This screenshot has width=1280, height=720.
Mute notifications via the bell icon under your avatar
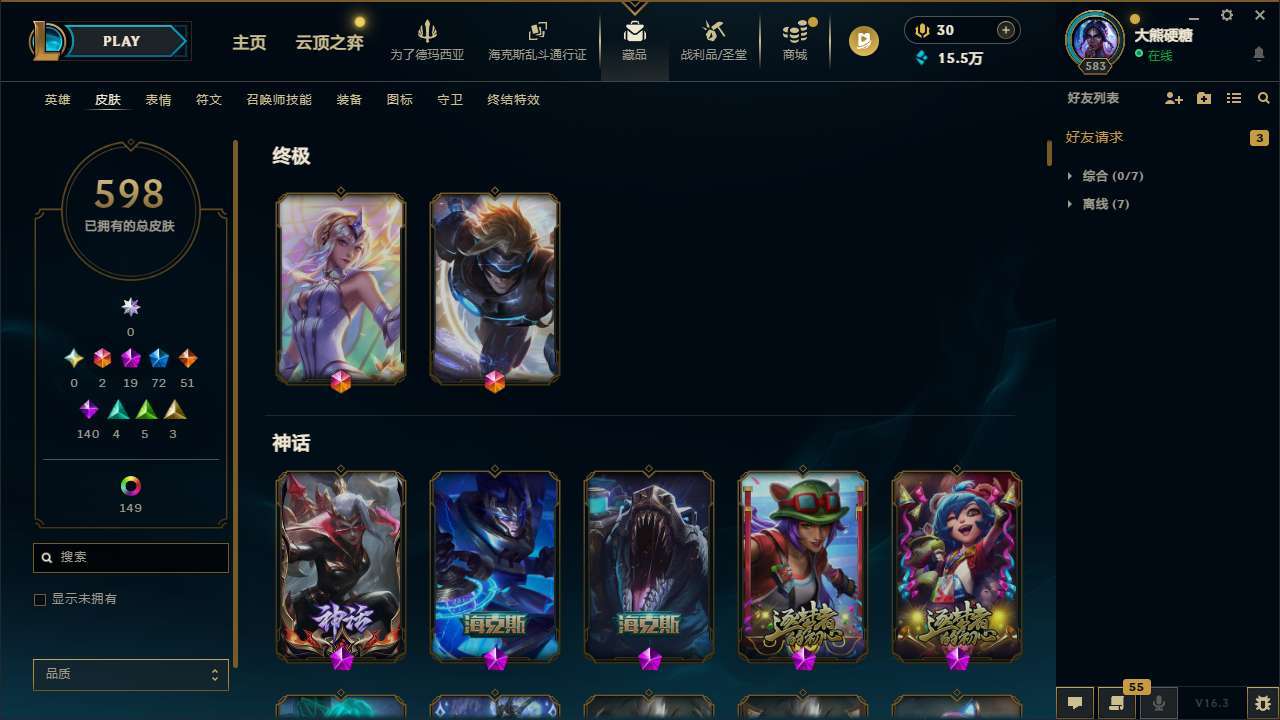tap(1258, 53)
